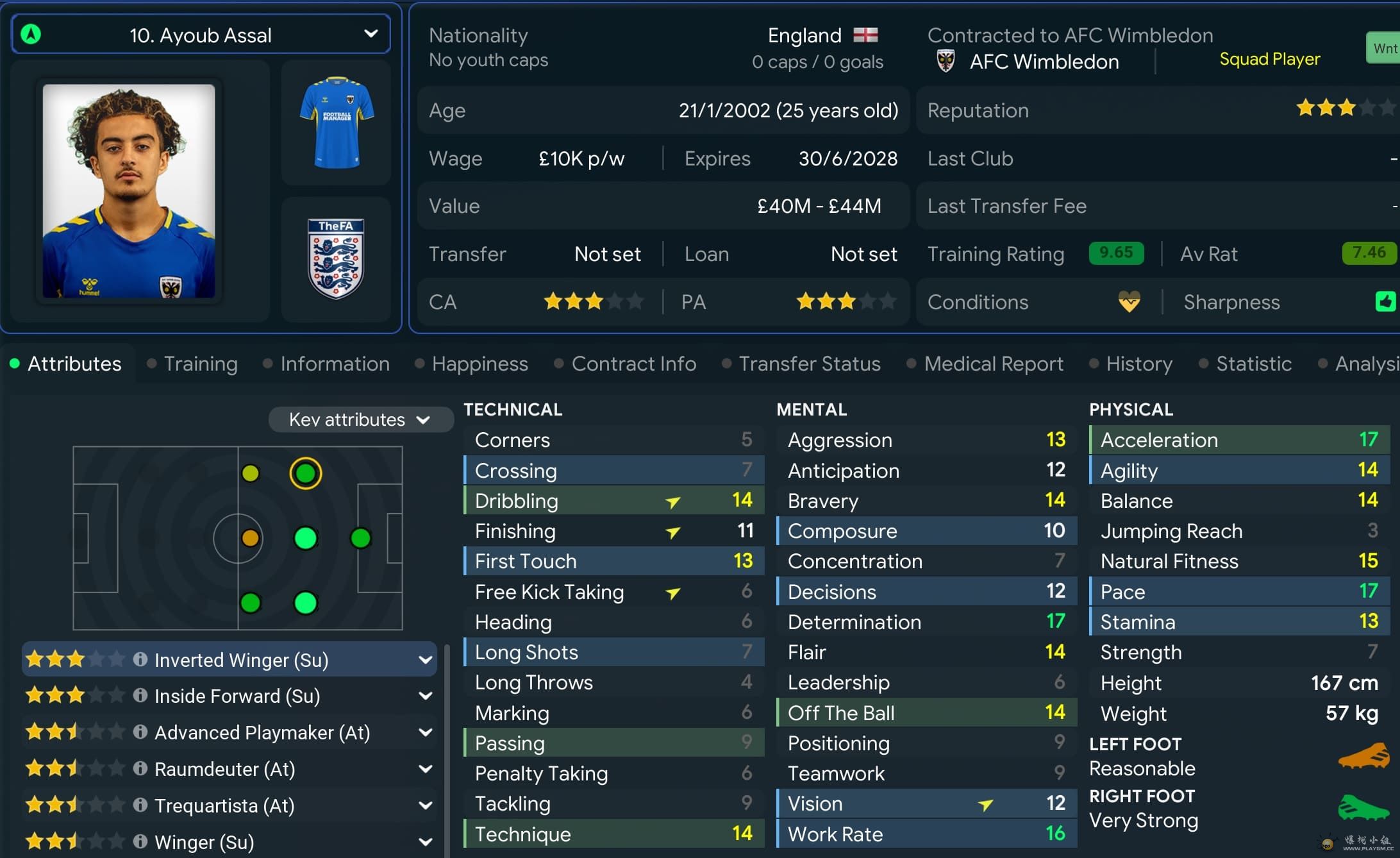Image resolution: width=1400 pixels, height=858 pixels.
Task: Expand the Trequartista (At) role row
Action: click(x=425, y=805)
